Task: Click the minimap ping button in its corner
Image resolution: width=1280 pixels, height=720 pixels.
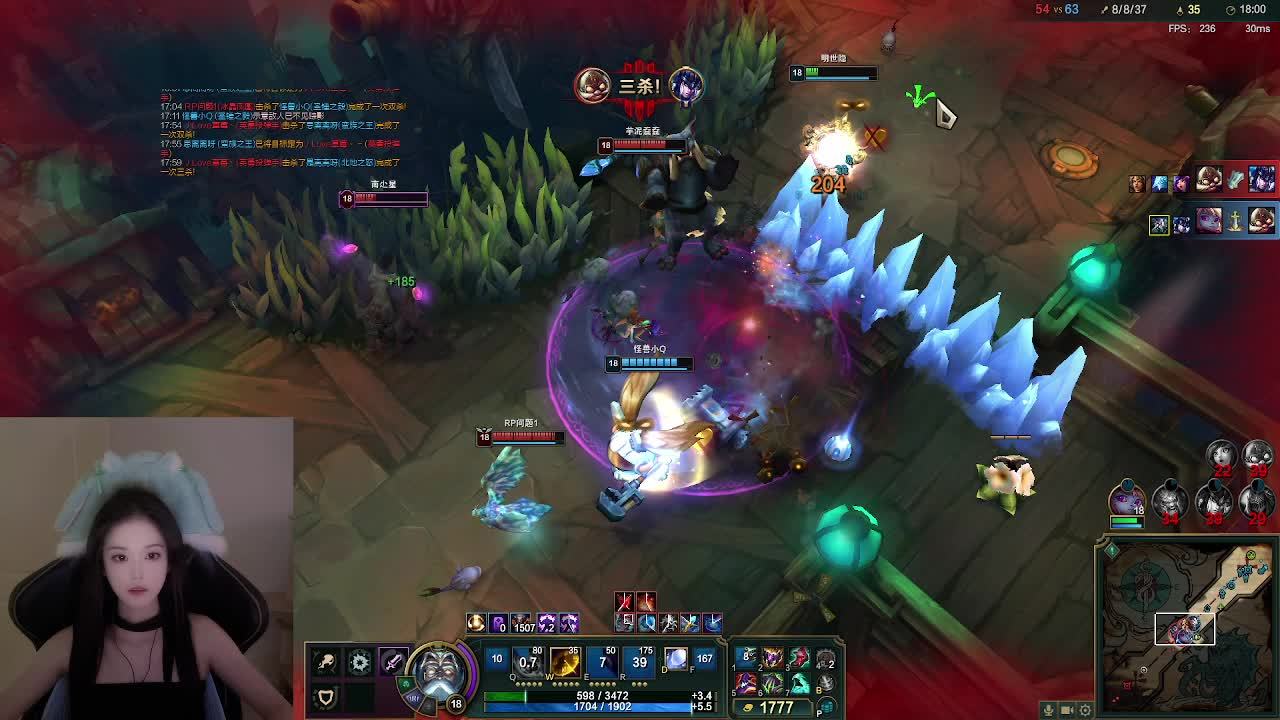Action: (x=1110, y=550)
